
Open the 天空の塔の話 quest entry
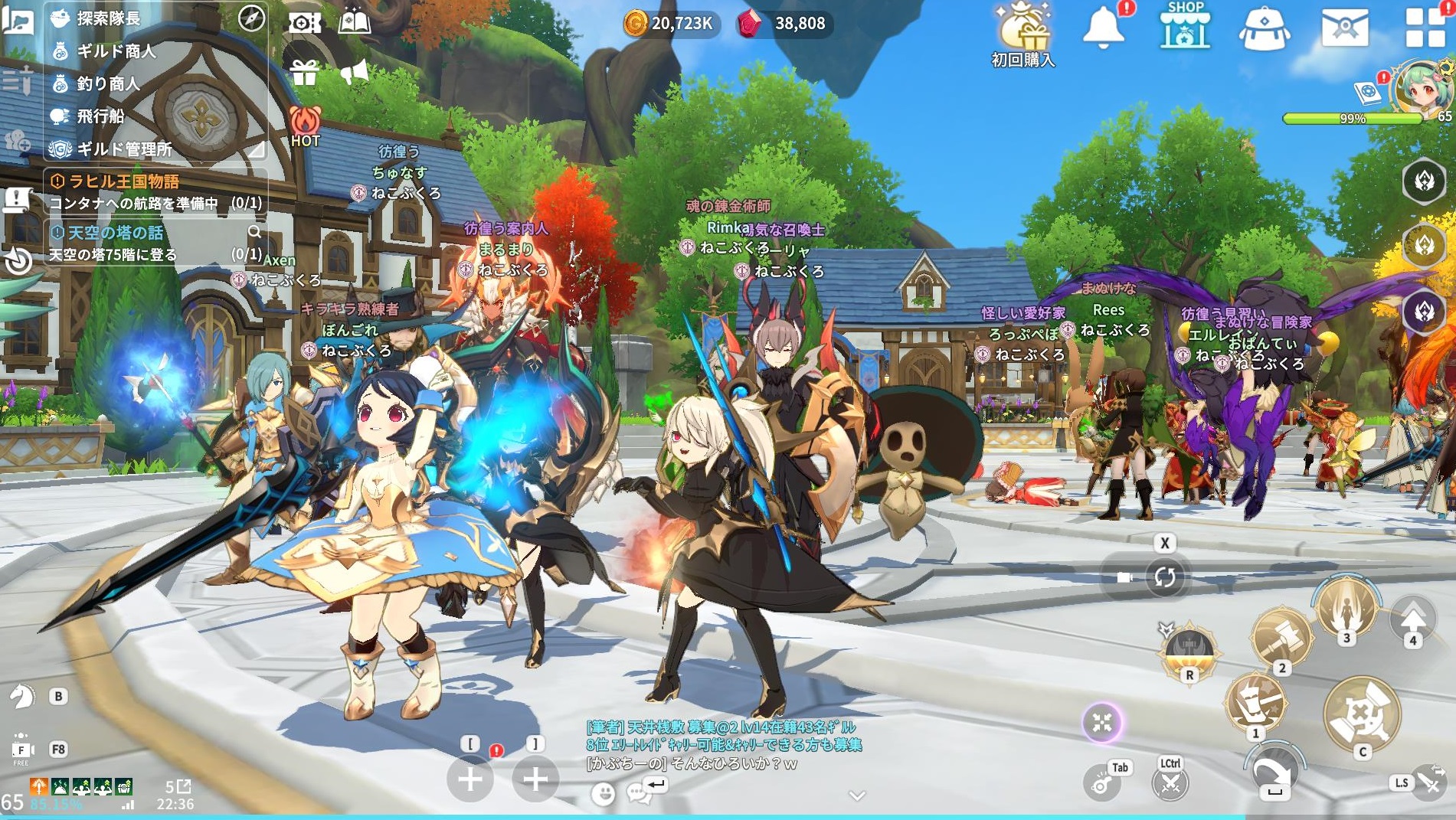click(x=115, y=233)
